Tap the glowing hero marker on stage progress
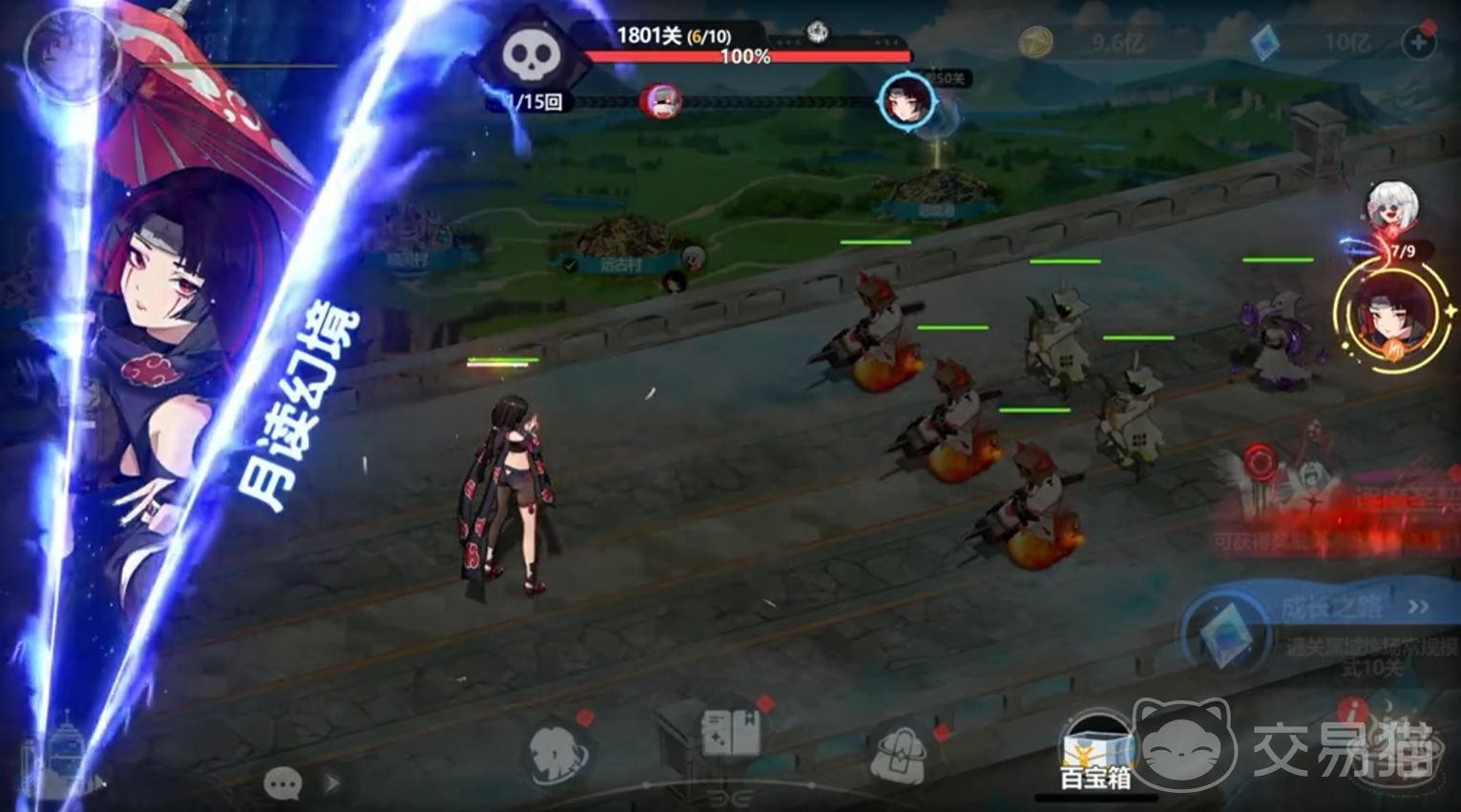The width and height of the screenshot is (1461, 812). [905, 99]
